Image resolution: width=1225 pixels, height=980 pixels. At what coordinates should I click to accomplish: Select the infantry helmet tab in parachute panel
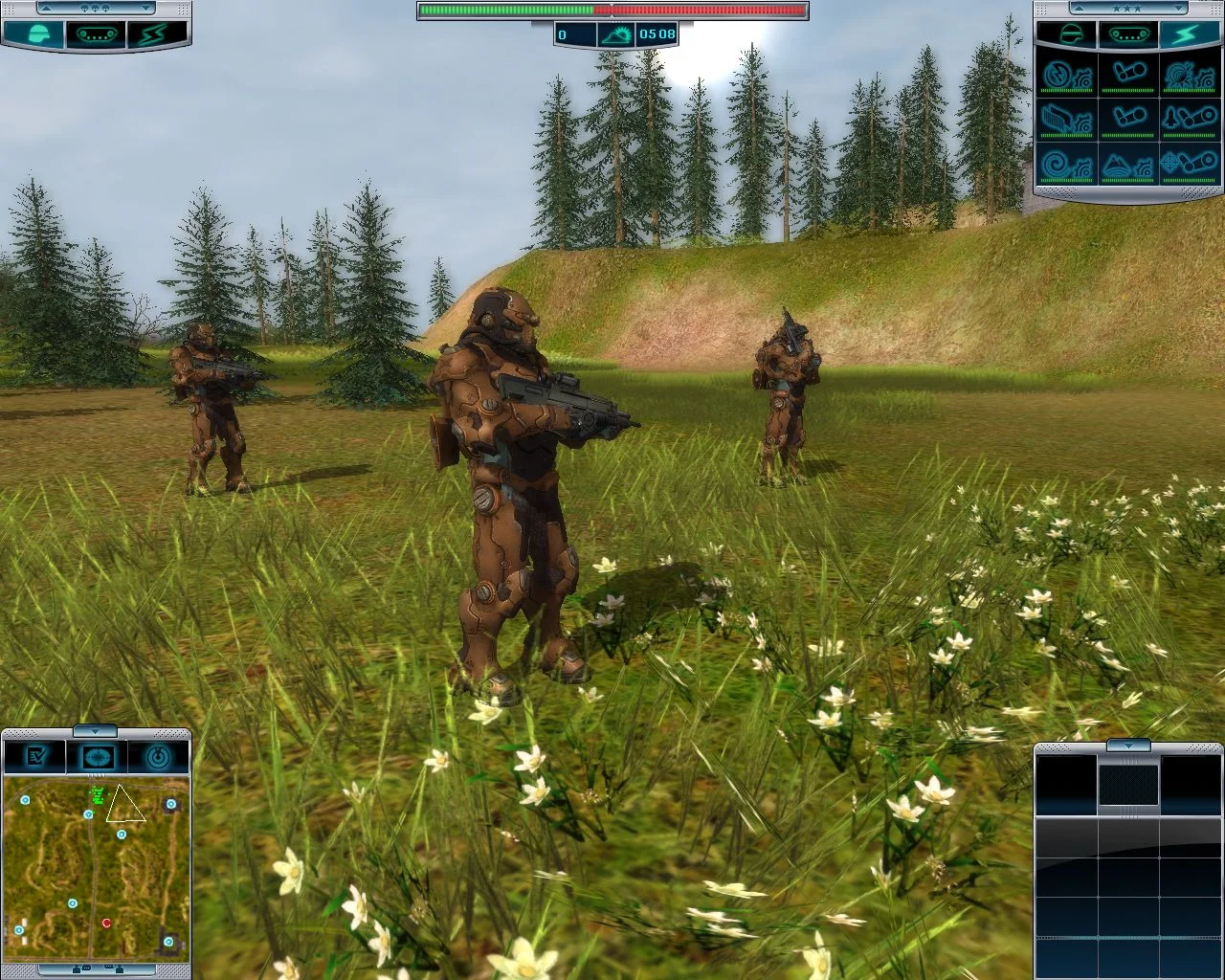[x=35, y=34]
